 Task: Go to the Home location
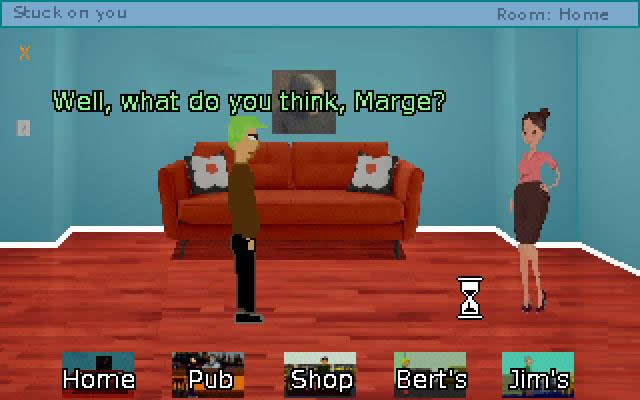[98, 374]
